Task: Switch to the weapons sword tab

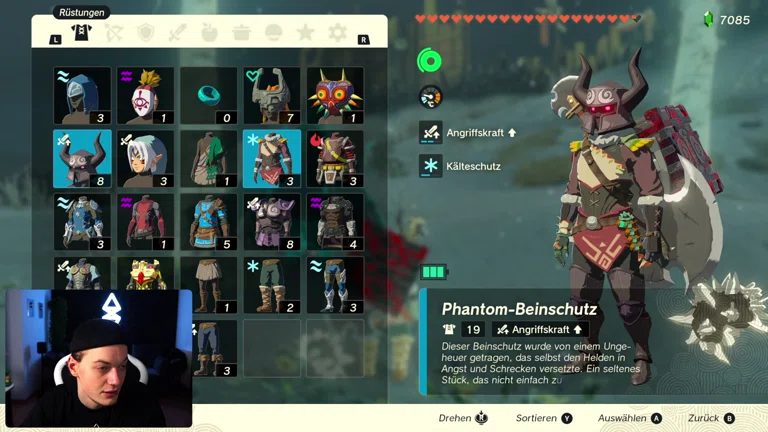Action: 178,33
